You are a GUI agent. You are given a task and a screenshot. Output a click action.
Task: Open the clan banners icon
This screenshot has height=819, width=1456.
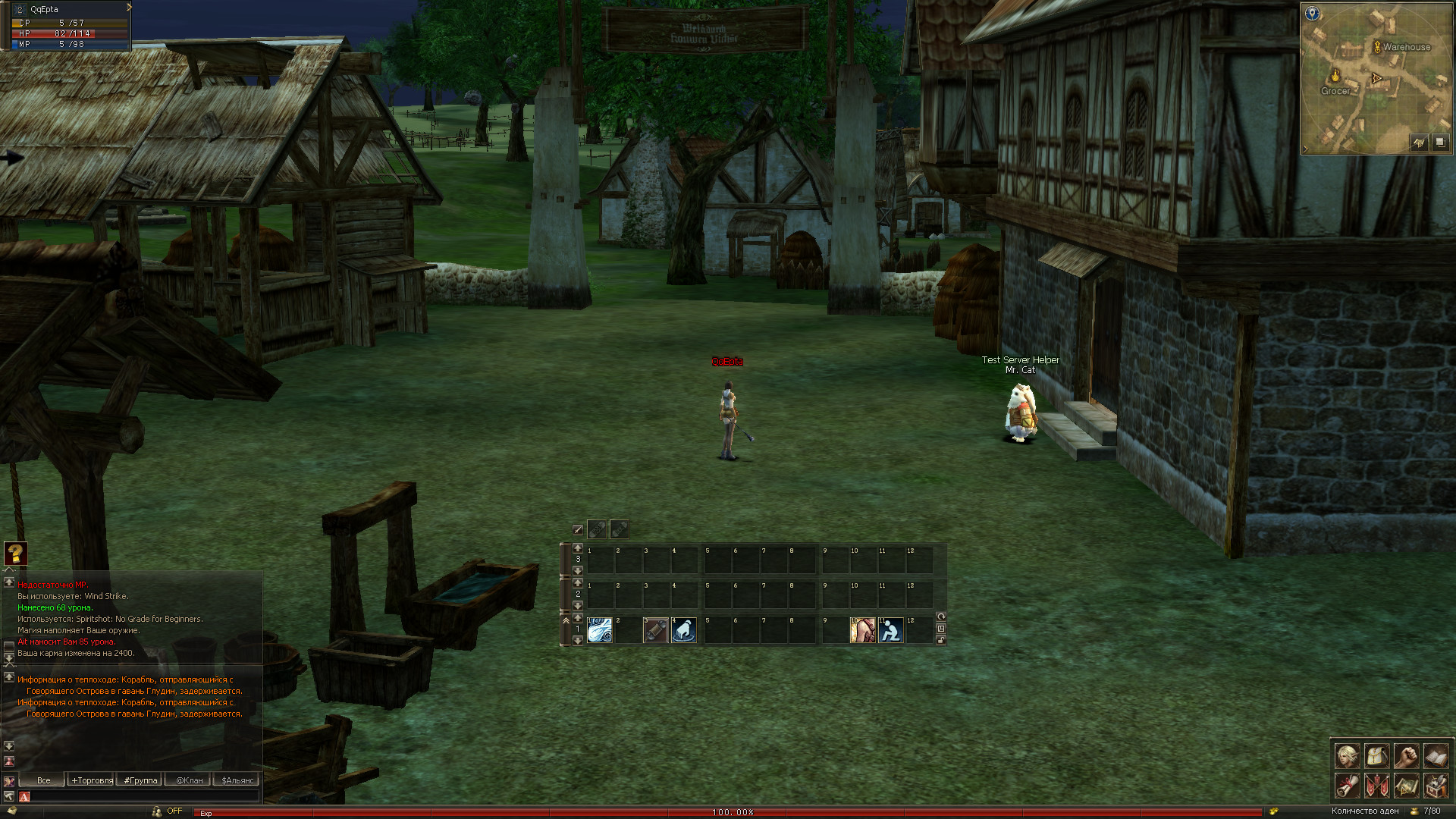click(1377, 786)
